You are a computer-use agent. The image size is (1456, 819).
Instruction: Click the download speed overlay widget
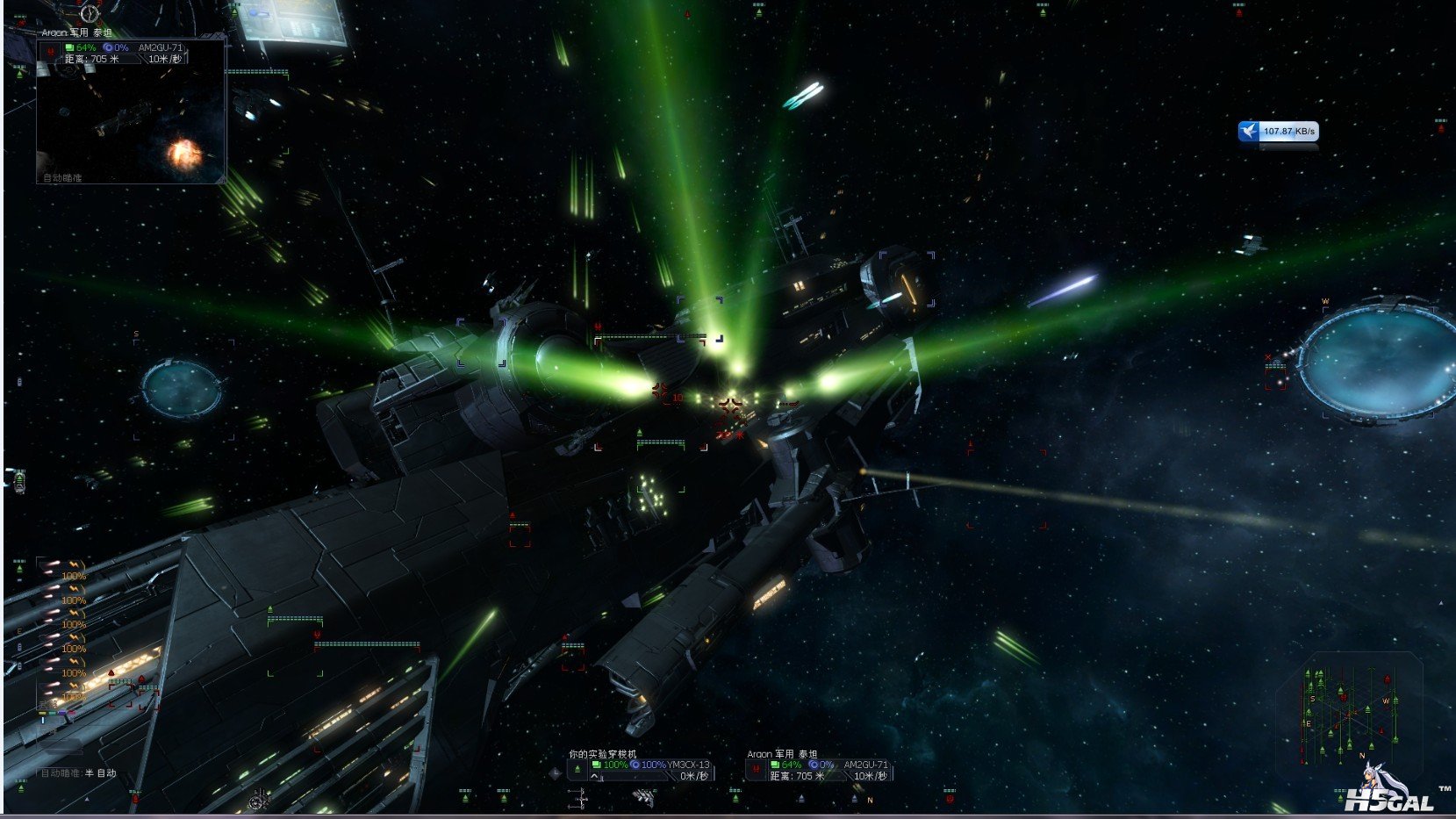click(1278, 132)
